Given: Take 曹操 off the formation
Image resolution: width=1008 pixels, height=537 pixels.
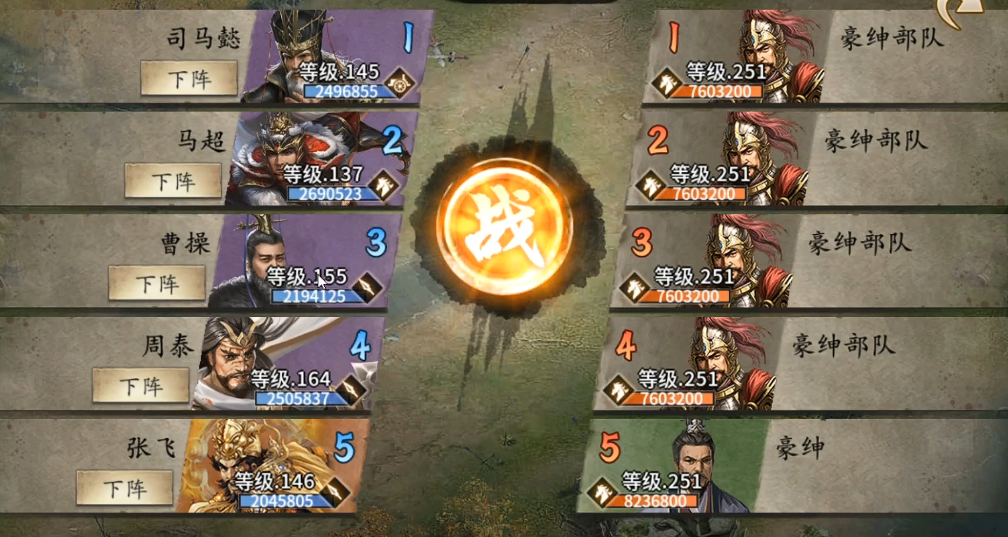Looking at the screenshot, I should click(157, 283).
